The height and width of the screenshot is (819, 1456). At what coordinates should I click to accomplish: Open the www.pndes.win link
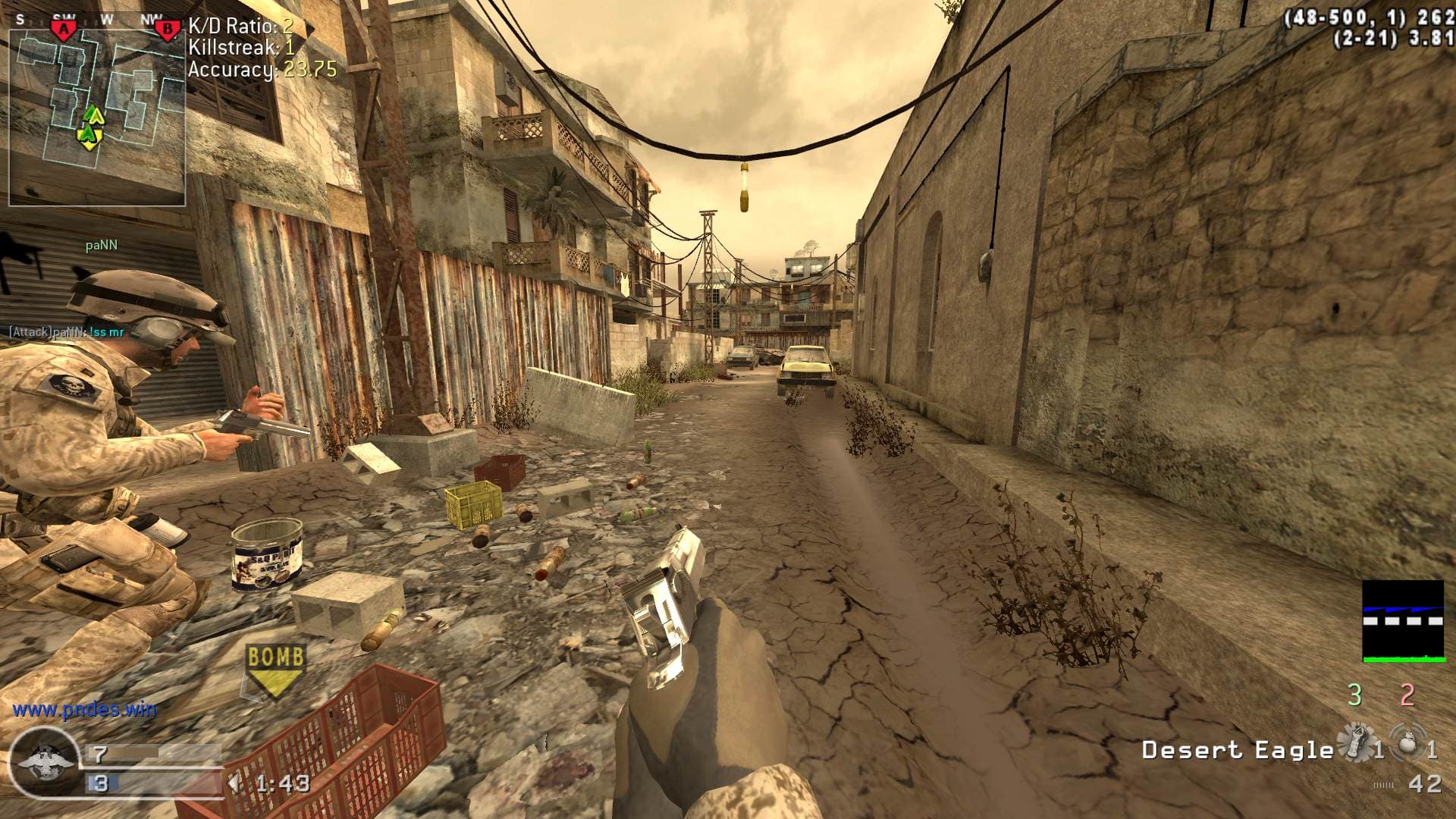(x=84, y=710)
